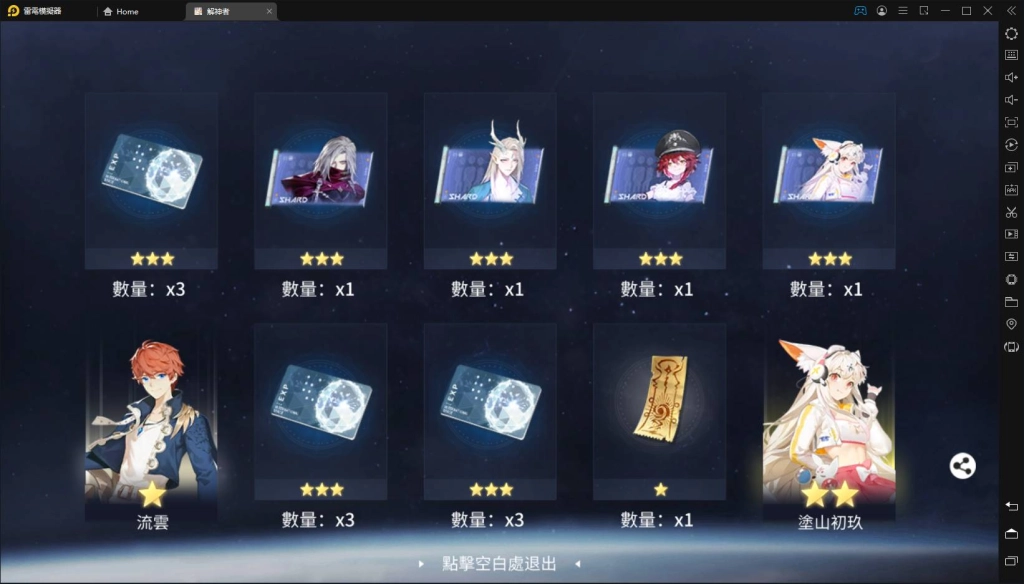
Task: Select the red-haired capped character shard card
Action: pos(659,180)
